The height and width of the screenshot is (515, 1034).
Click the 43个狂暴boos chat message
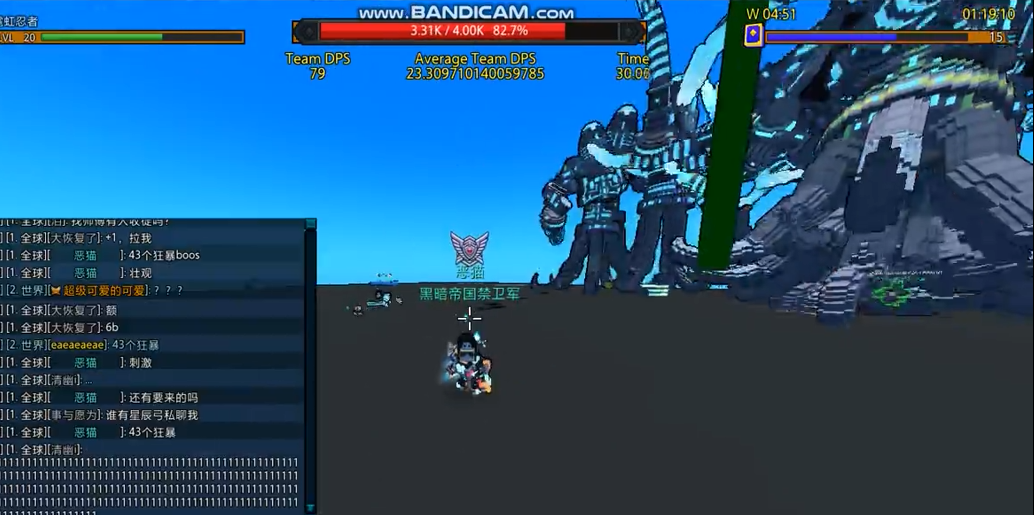point(164,255)
